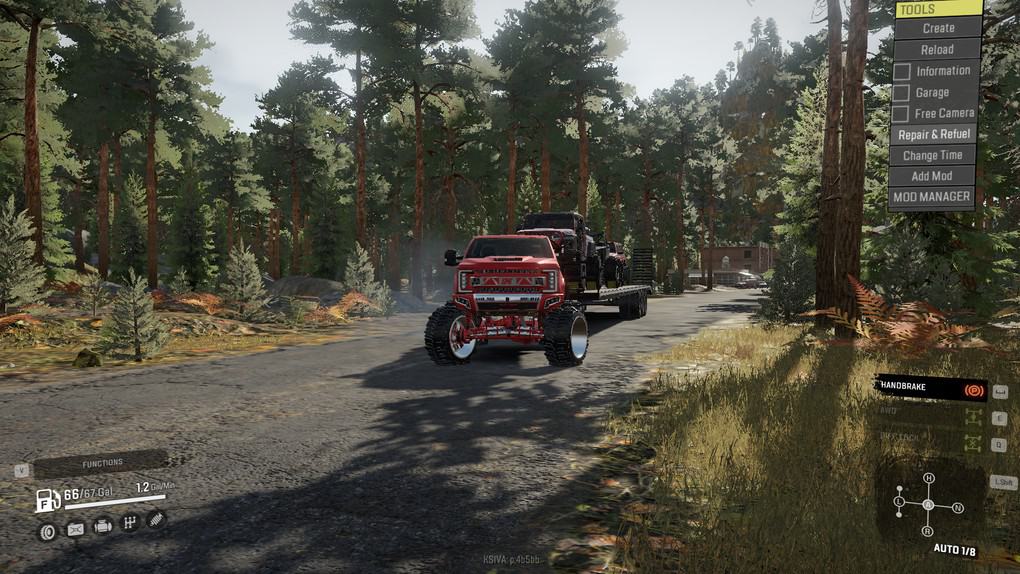Select High gear on the shifter

point(928,478)
